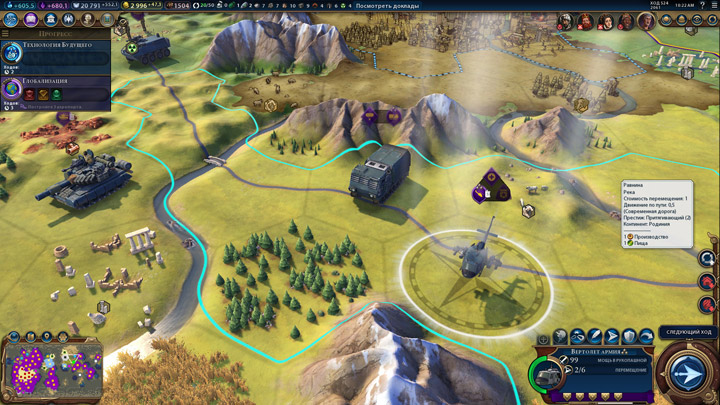Open the Technology tree button
This screenshot has width=720, height=405.
coord(11,20)
